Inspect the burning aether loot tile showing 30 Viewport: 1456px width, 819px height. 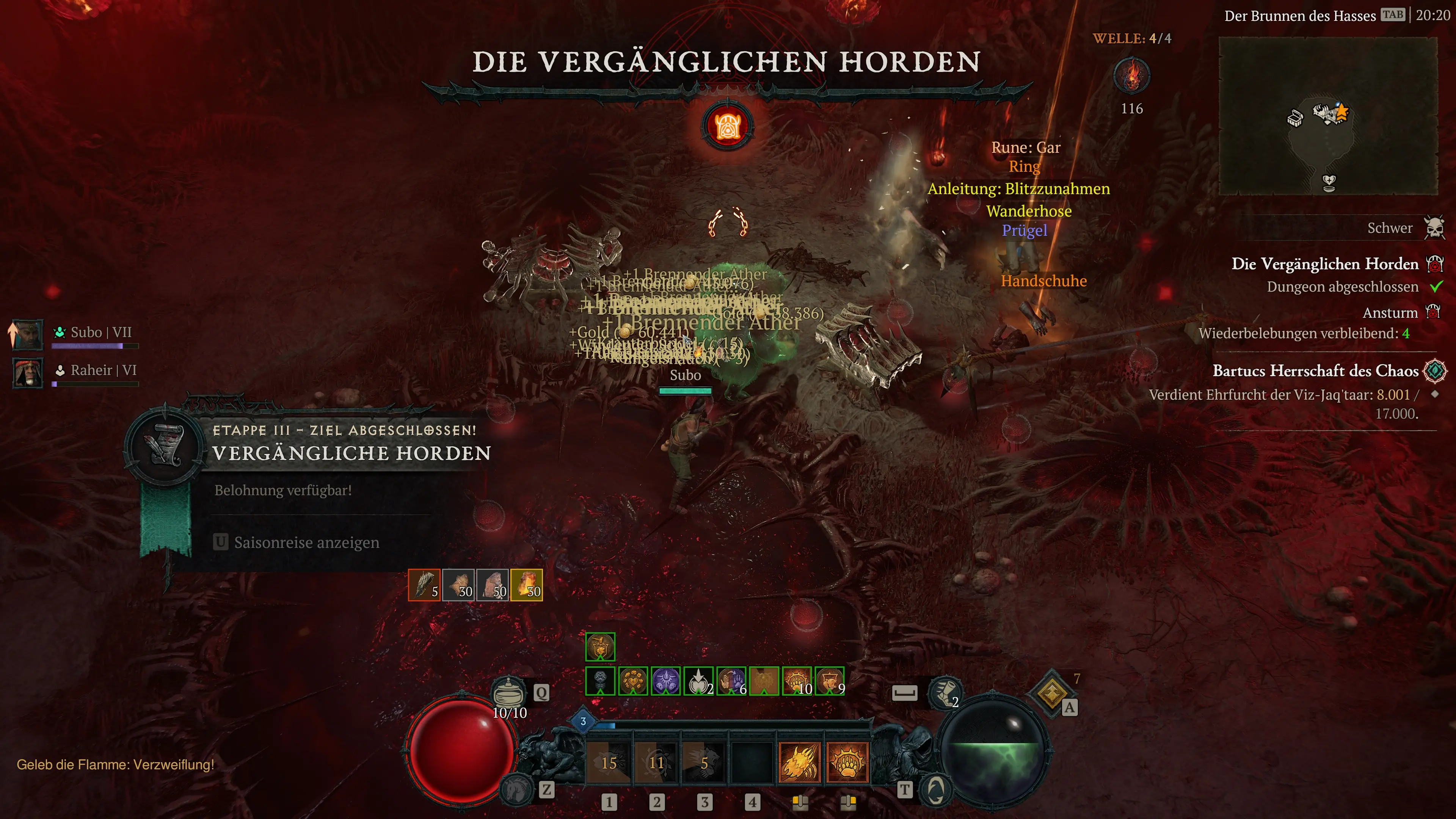pyautogui.click(x=526, y=585)
